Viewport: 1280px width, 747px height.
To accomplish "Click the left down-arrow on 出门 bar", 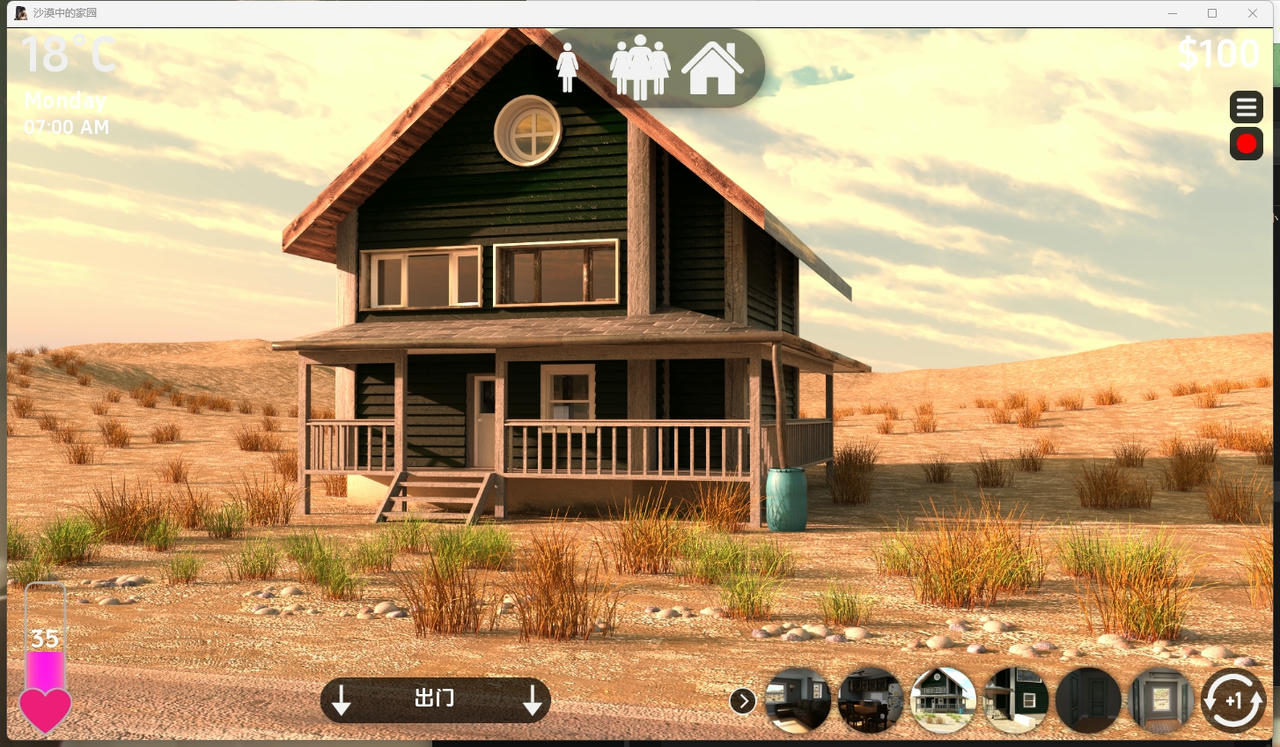I will coord(342,699).
